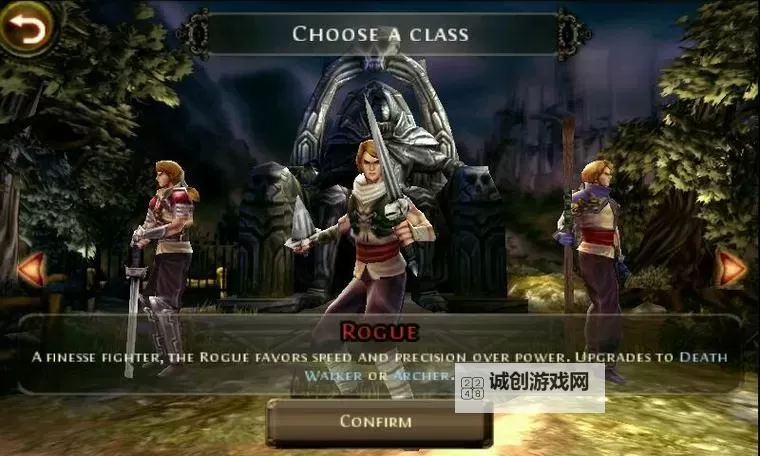The width and height of the screenshot is (760, 456).
Task: Confirm the Rogue class selection
Action: tap(376, 421)
